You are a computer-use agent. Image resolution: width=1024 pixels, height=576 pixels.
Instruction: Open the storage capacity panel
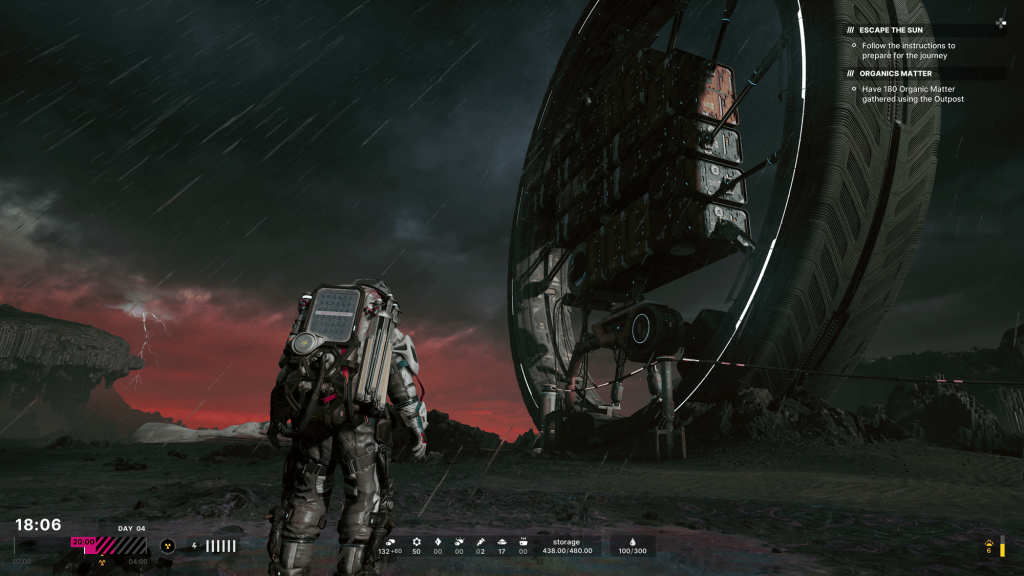click(566, 546)
